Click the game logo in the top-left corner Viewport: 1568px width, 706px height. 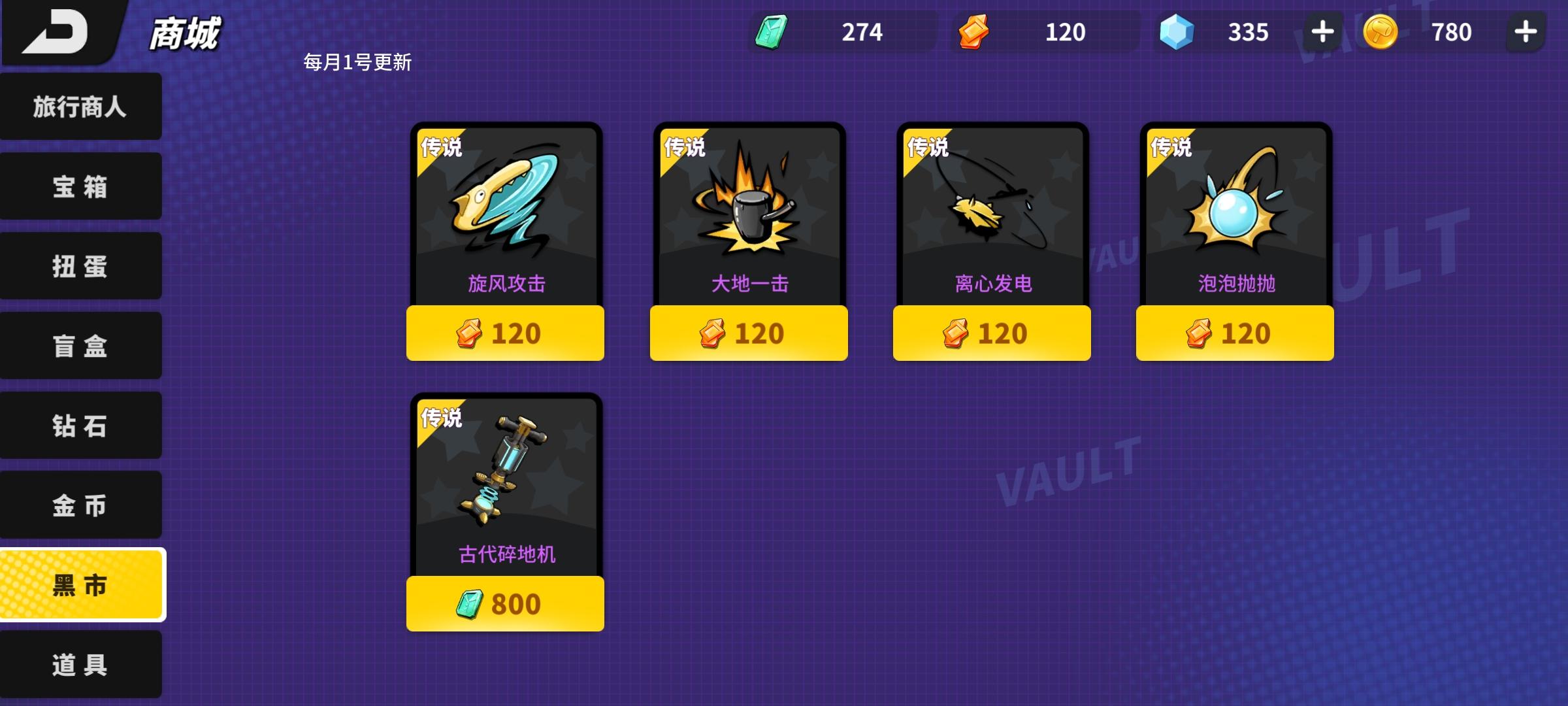point(62,33)
